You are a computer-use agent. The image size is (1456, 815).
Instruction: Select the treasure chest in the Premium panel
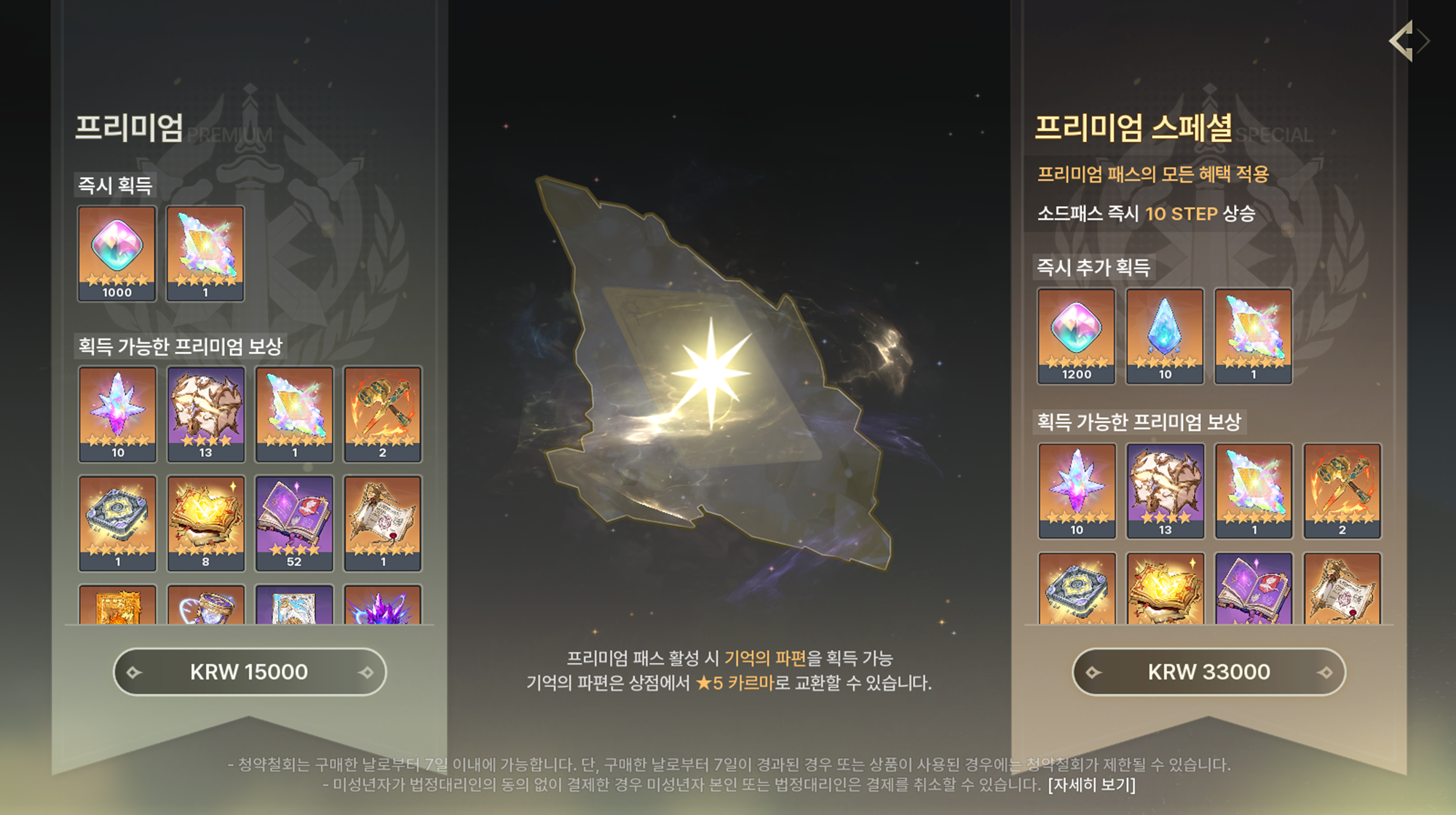pos(206,413)
